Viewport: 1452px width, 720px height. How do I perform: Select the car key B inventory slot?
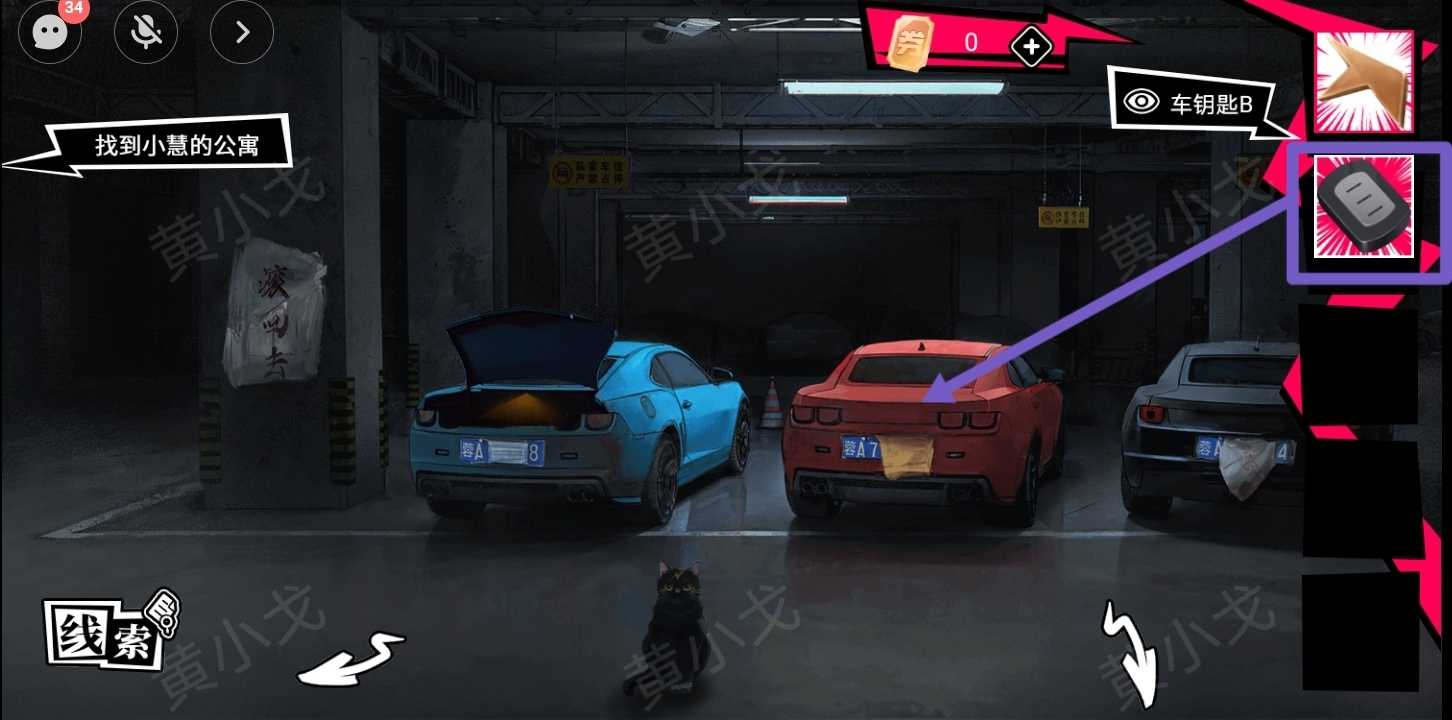pos(1363,207)
